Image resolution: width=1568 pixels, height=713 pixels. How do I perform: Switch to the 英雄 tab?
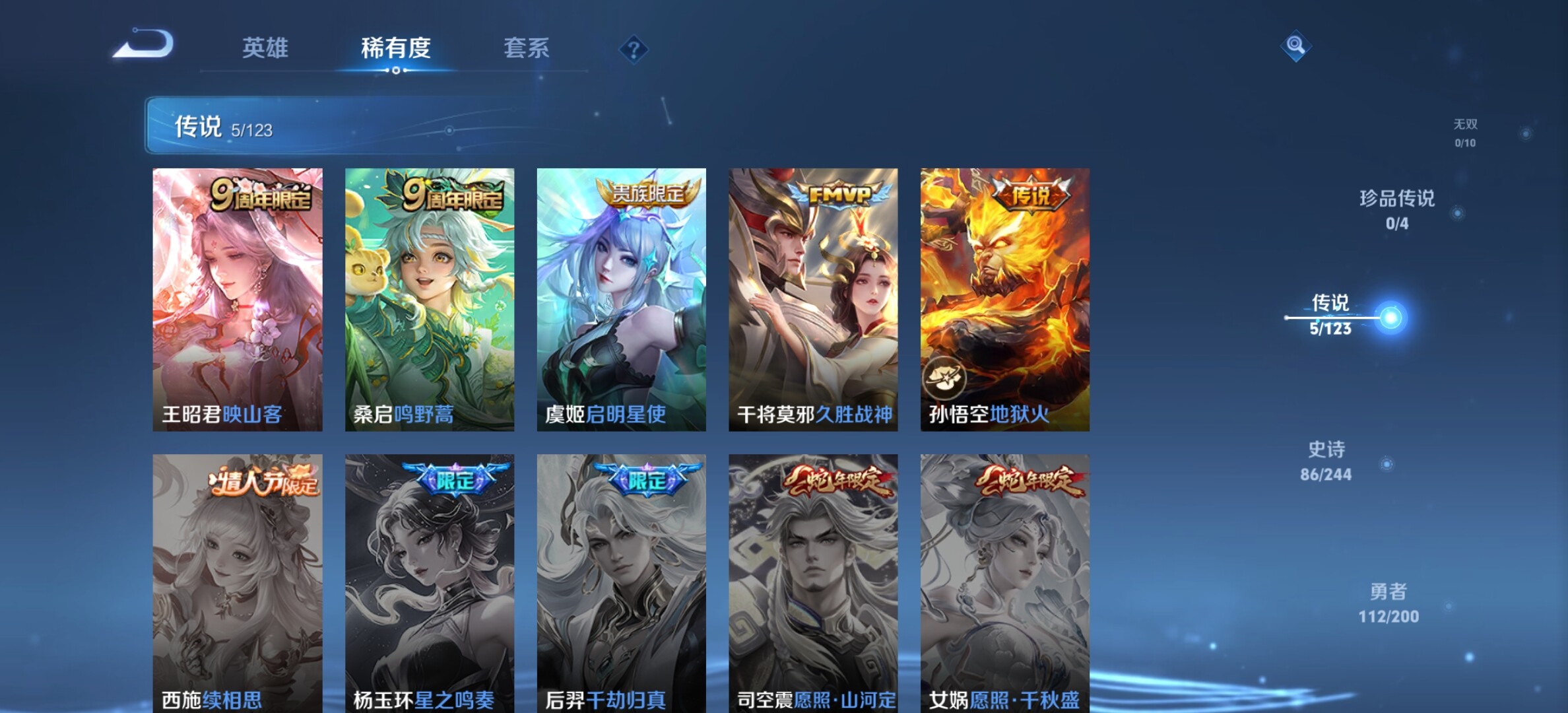(x=265, y=48)
